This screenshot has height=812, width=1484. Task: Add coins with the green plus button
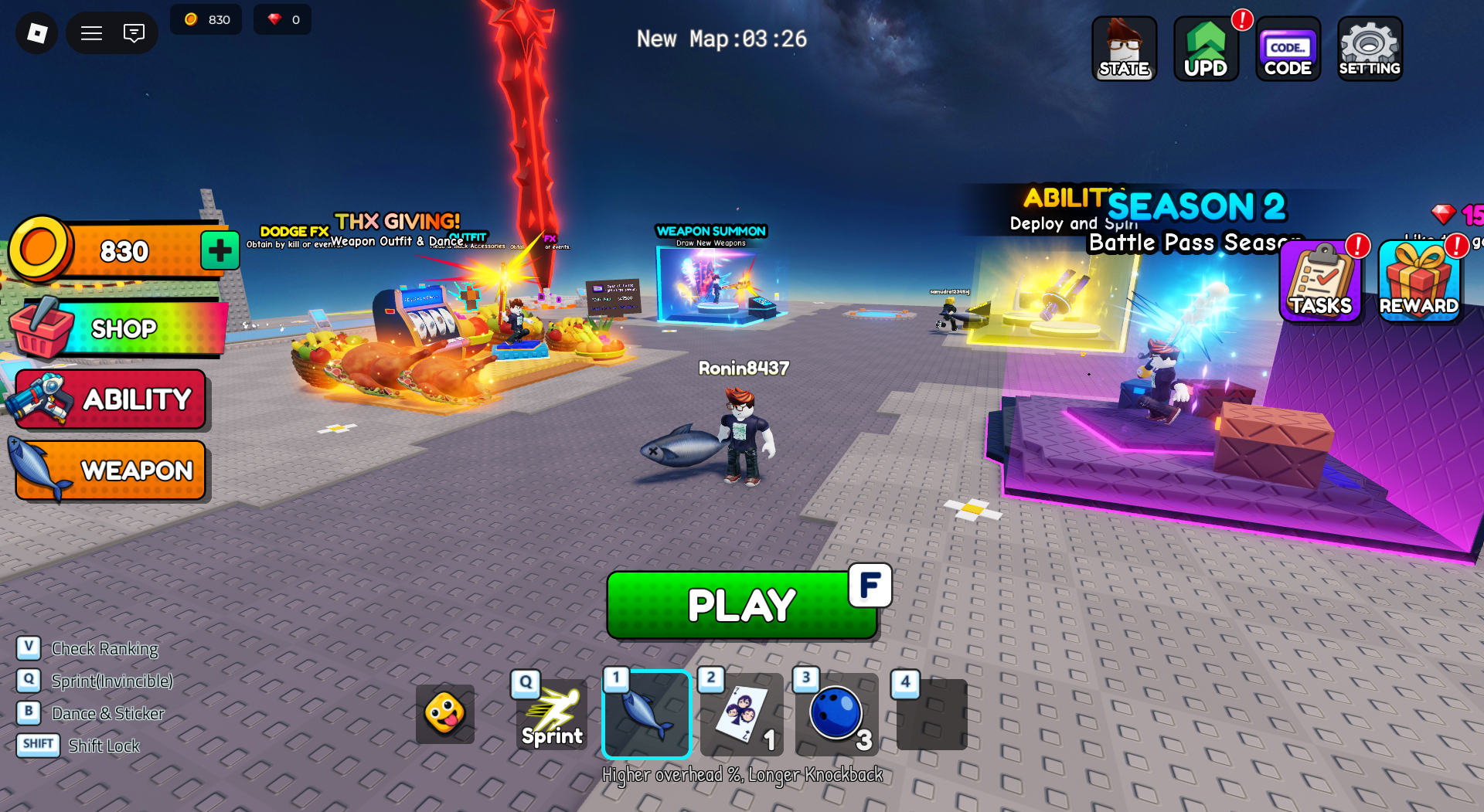tap(220, 250)
